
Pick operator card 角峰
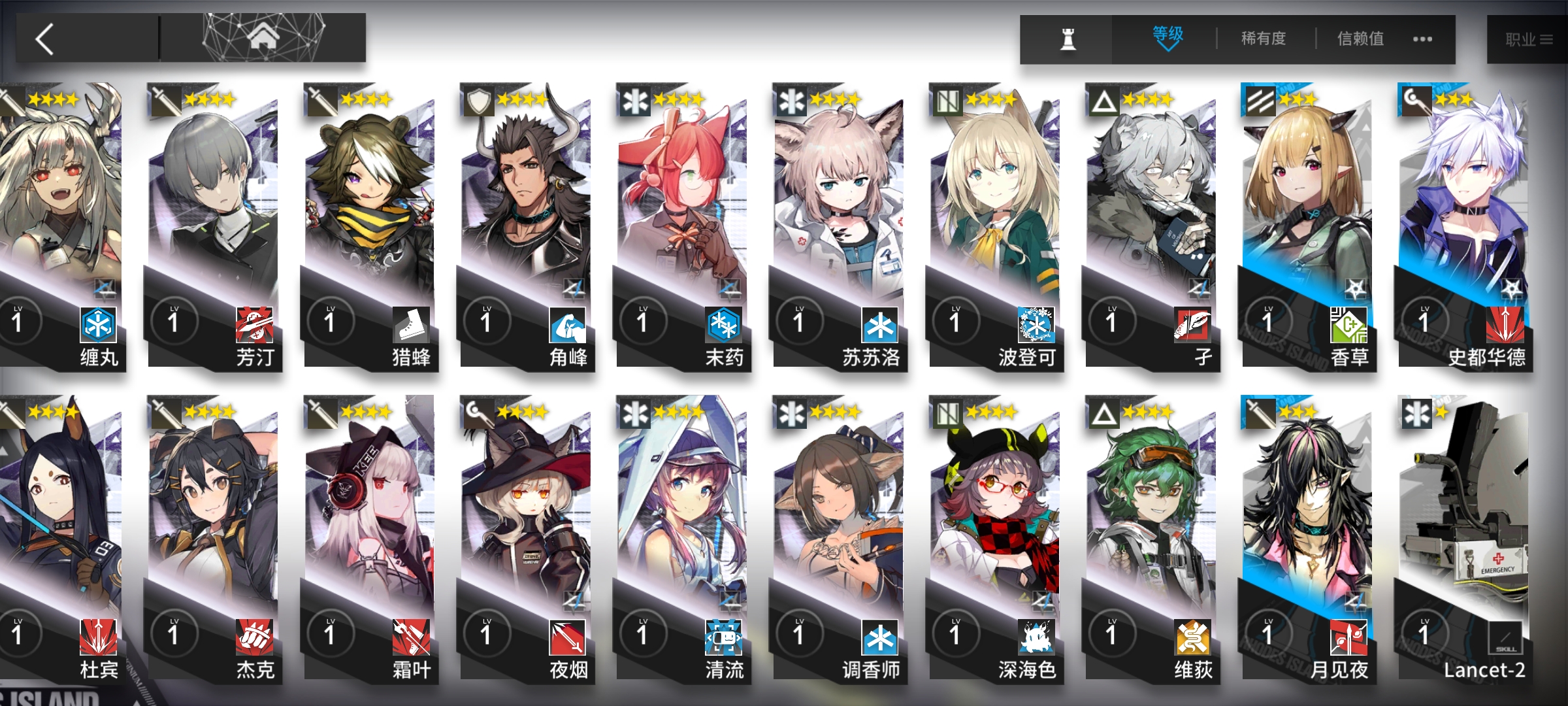[x=526, y=222]
